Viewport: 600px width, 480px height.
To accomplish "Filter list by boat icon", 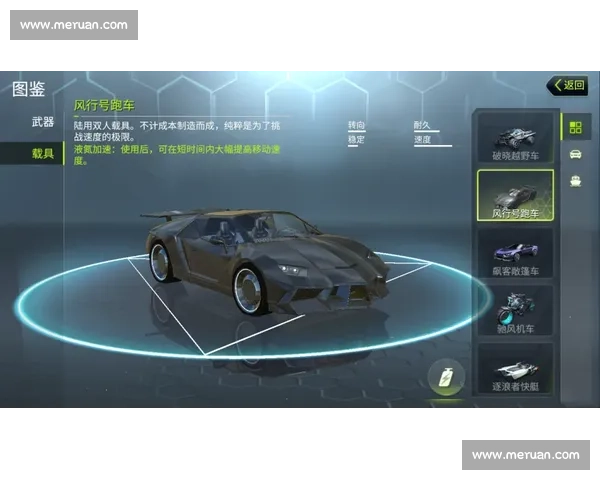I will (x=575, y=181).
